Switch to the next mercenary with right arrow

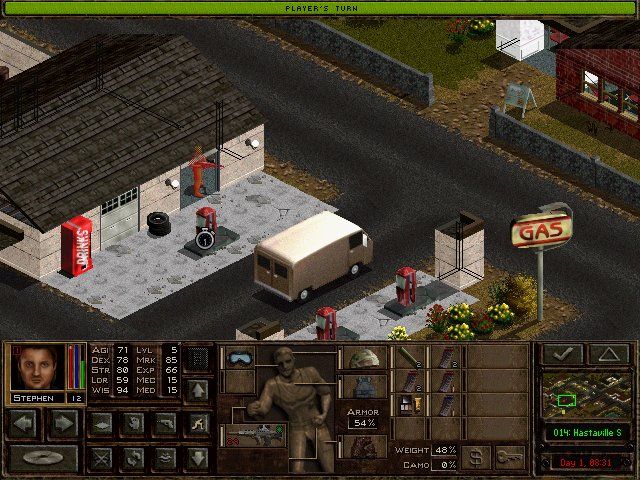coord(63,423)
